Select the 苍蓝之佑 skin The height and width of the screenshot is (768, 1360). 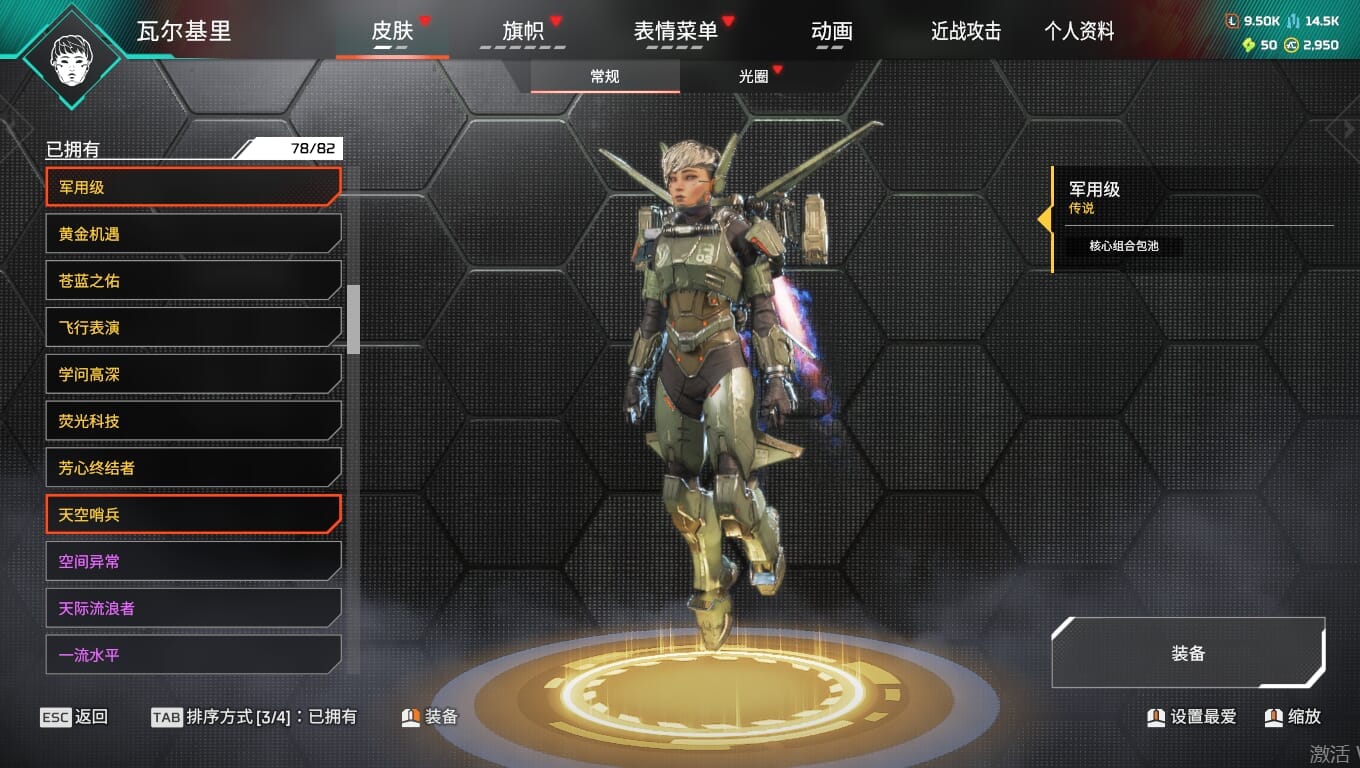(193, 281)
